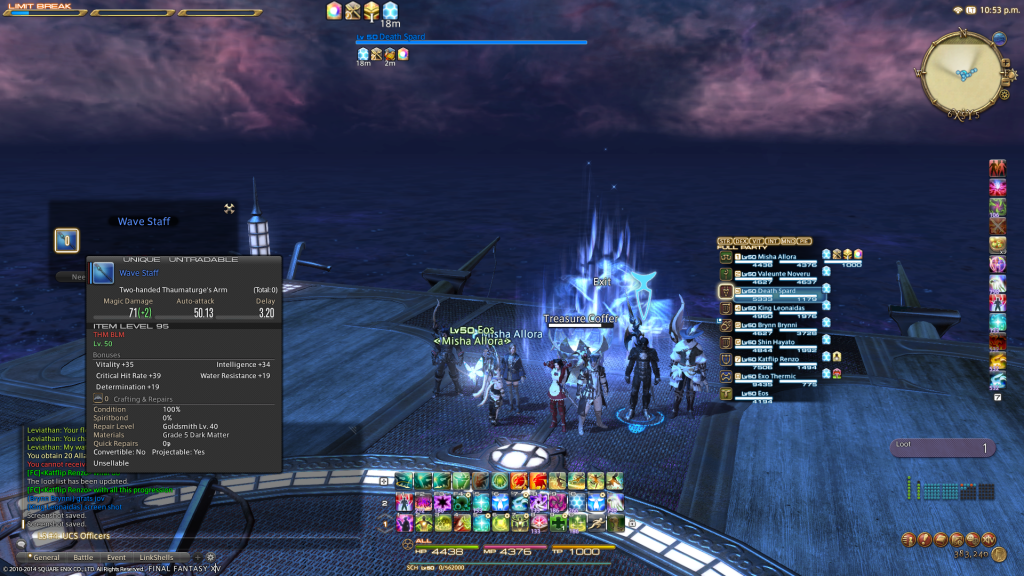Open the Loot notification panel
The image size is (1024, 576).
coord(942,449)
